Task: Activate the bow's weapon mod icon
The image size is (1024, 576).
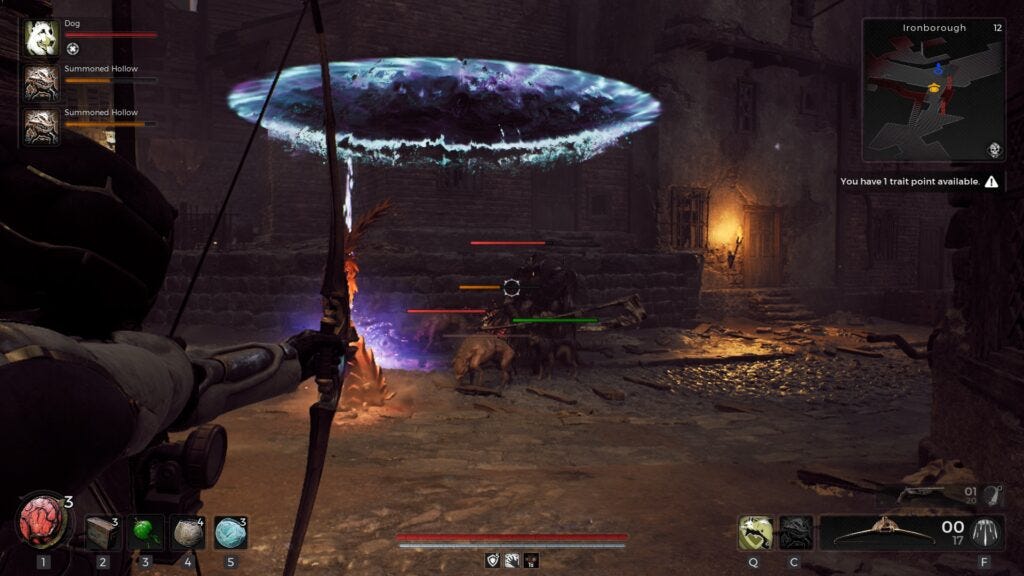Action: click(987, 533)
